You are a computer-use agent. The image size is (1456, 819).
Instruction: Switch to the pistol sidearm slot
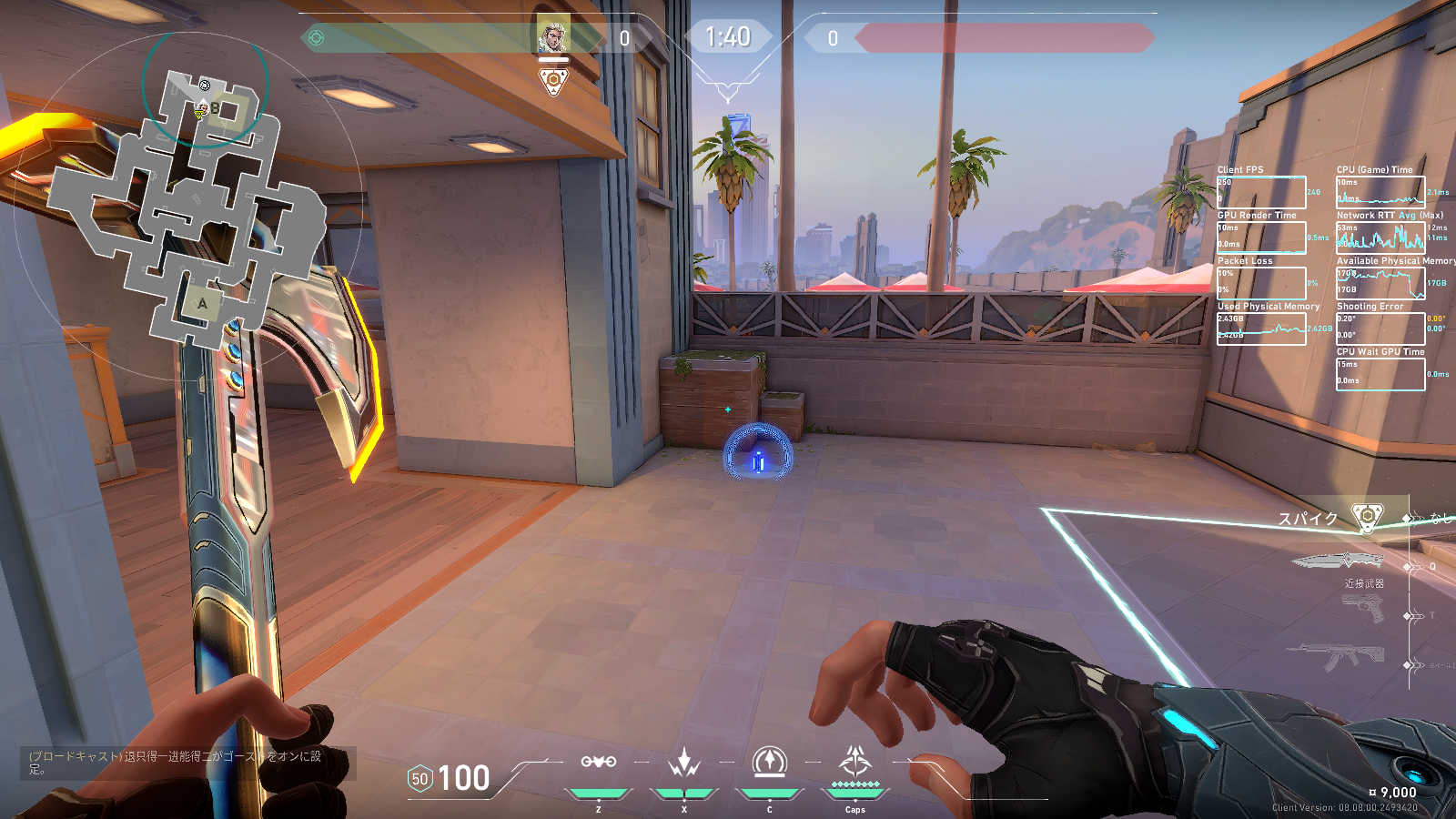[1362, 609]
